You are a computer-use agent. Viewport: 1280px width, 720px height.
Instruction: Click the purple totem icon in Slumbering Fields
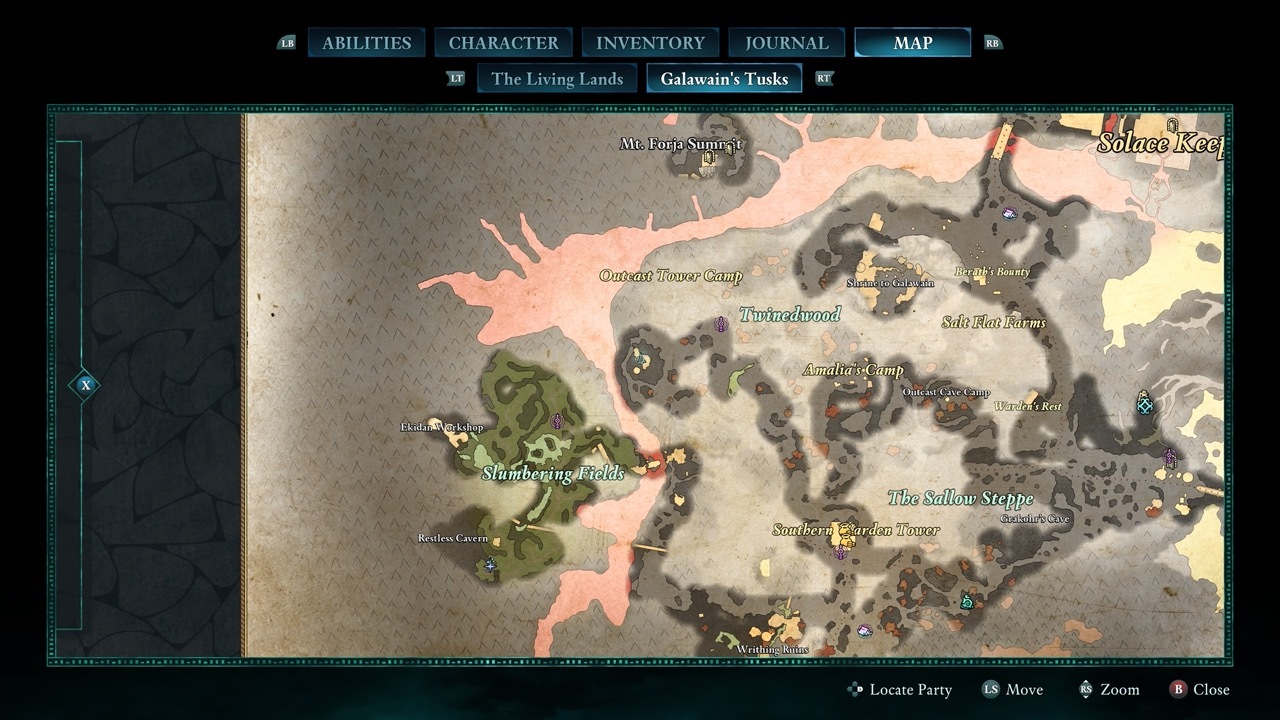tap(557, 422)
